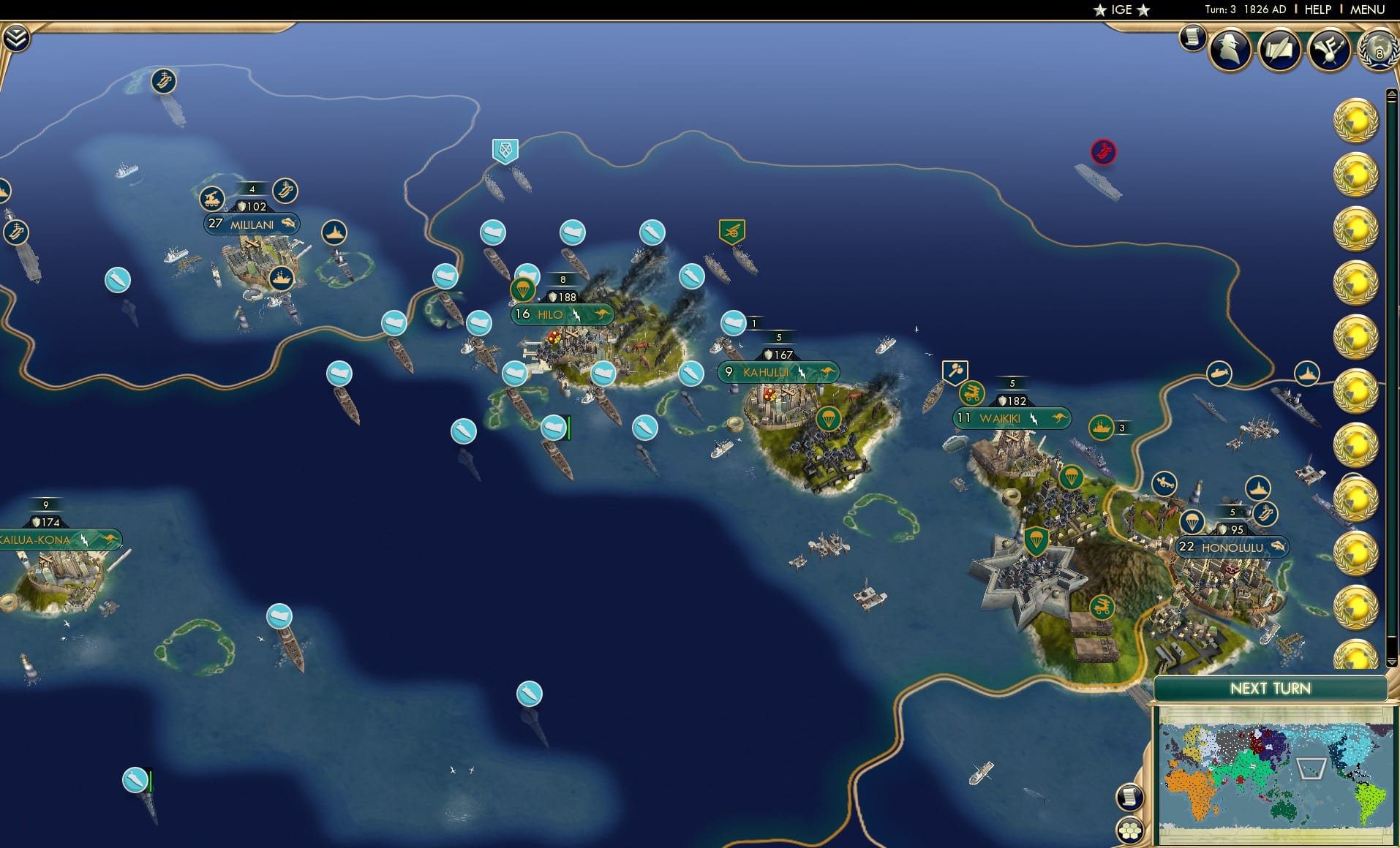
Task: Open the Espionage Overview spy icon
Action: tap(1231, 48)
